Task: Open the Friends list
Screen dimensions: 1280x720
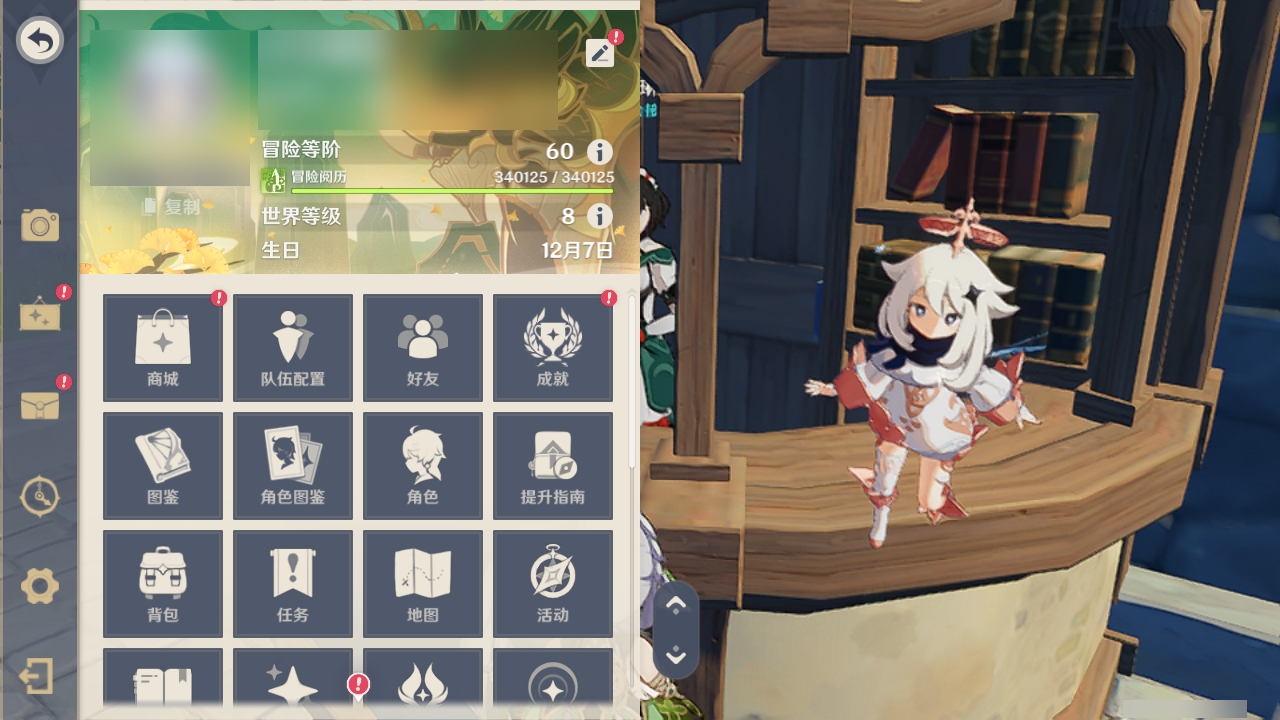Action: coord(422,347)
